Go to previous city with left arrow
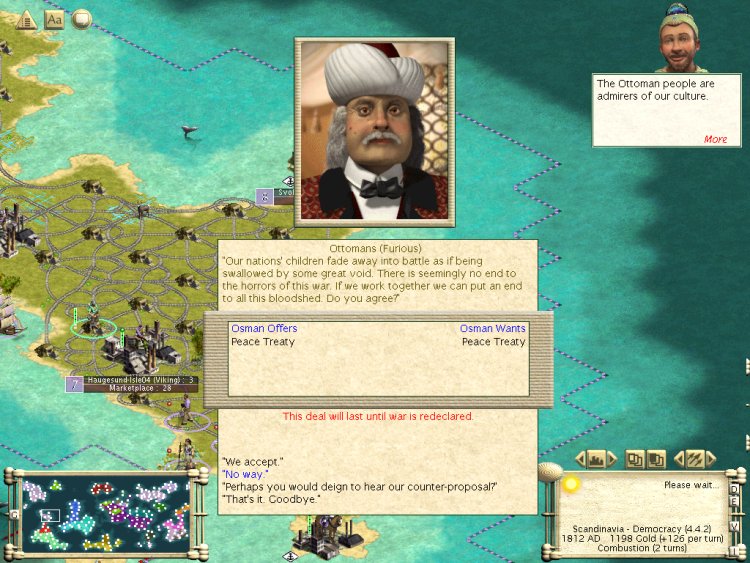Viewport: 750px width, 563px height. 581,459
